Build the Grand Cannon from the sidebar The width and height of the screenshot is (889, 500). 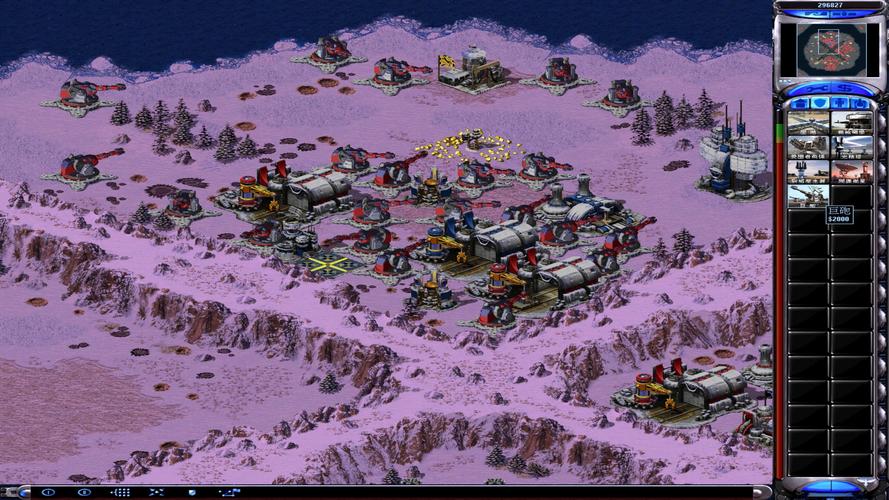[x=808, y=196]
